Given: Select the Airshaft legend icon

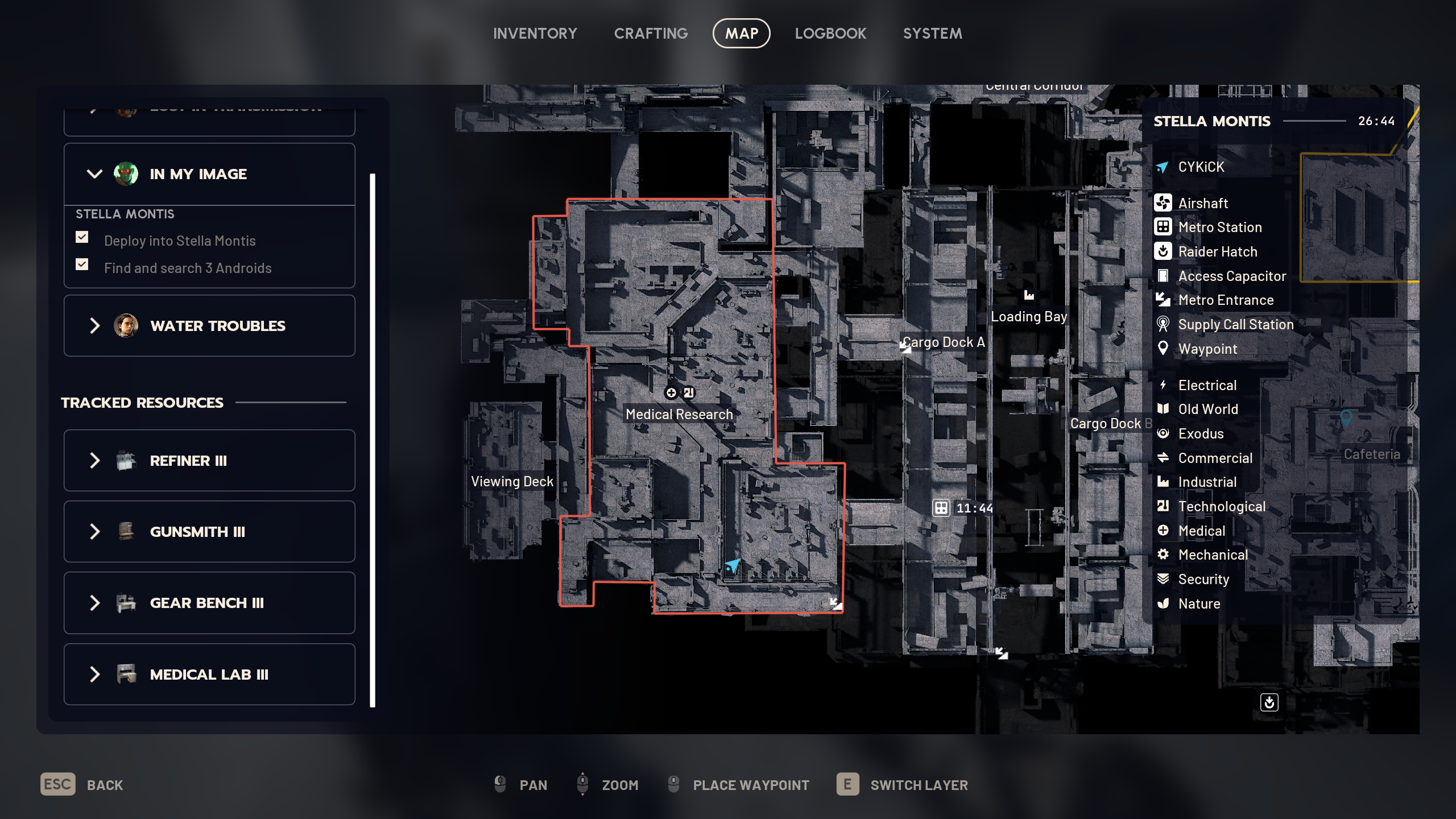Looking at the screenshot, I should pyautogui.click(x=1164, y=203).
